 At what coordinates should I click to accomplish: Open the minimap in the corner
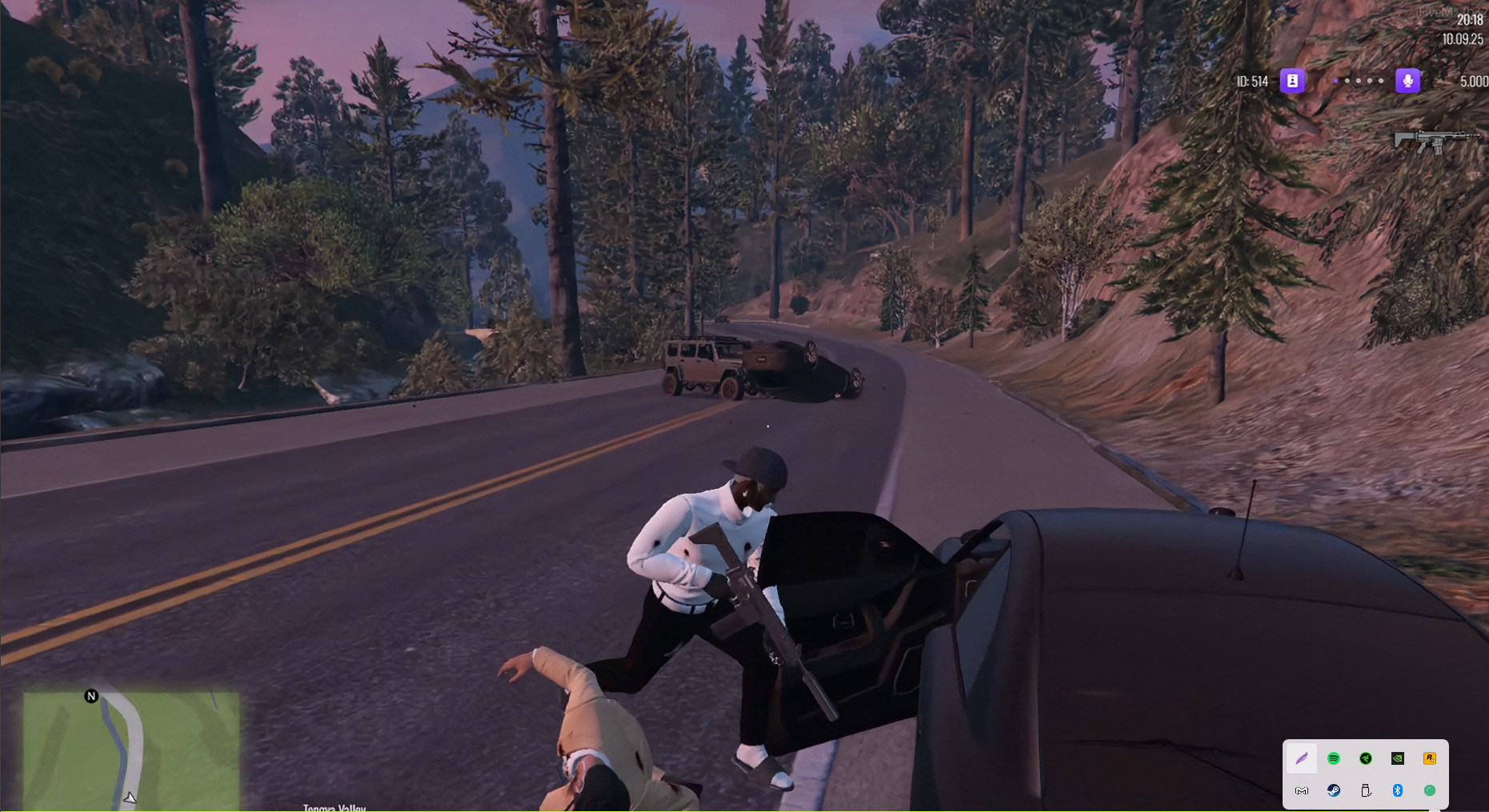click(131, 750)
